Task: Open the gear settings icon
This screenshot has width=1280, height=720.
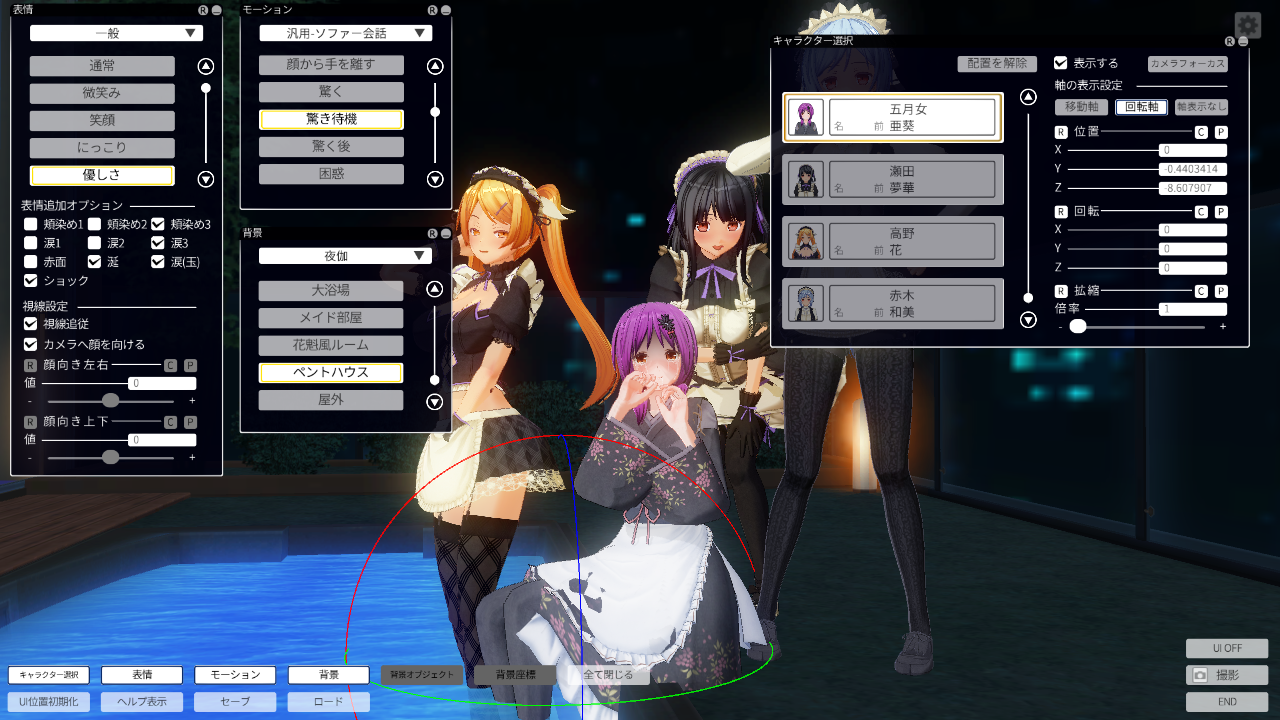Action: (1247, 25)
